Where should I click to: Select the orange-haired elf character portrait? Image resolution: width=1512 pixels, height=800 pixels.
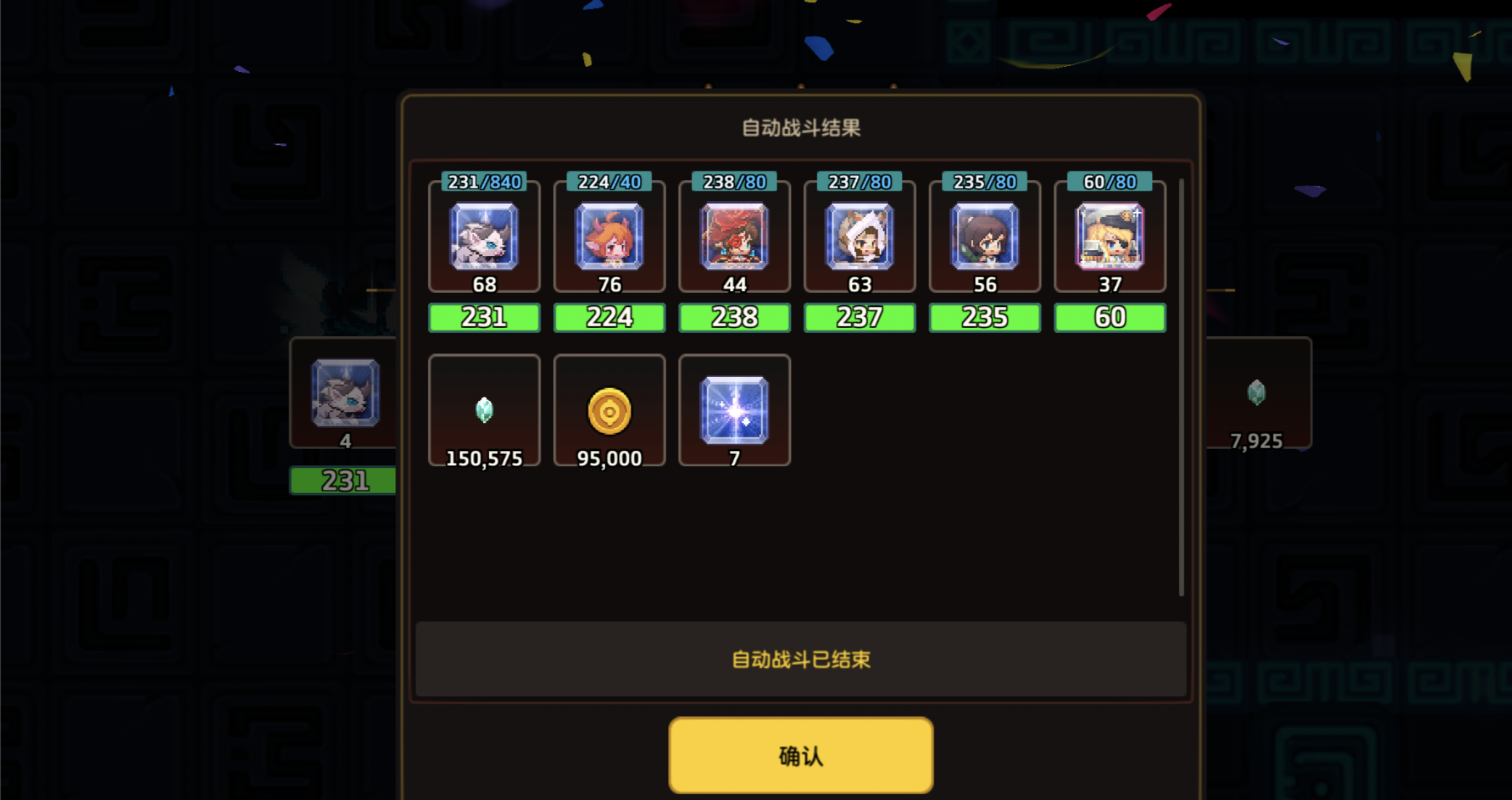(609, 239)
